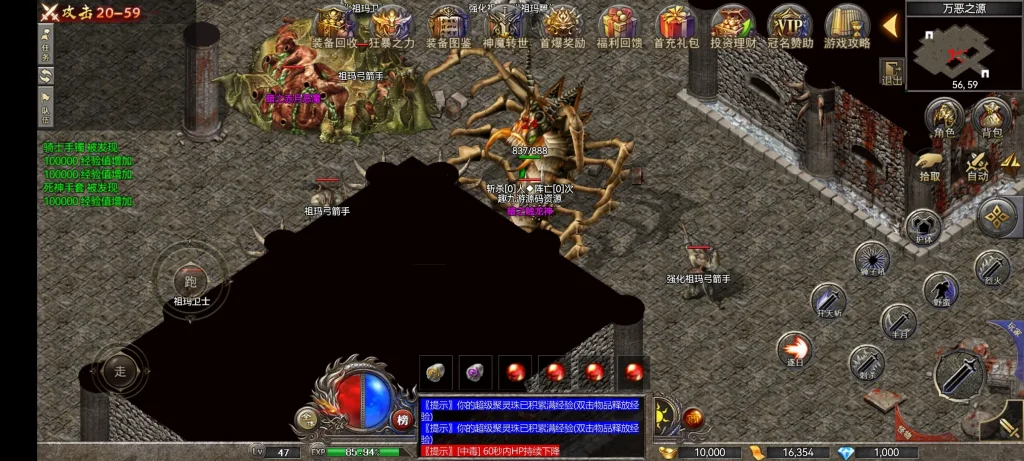Open the VIP 冠名赞助 sponsorship menu

click(x=790, y=25)
